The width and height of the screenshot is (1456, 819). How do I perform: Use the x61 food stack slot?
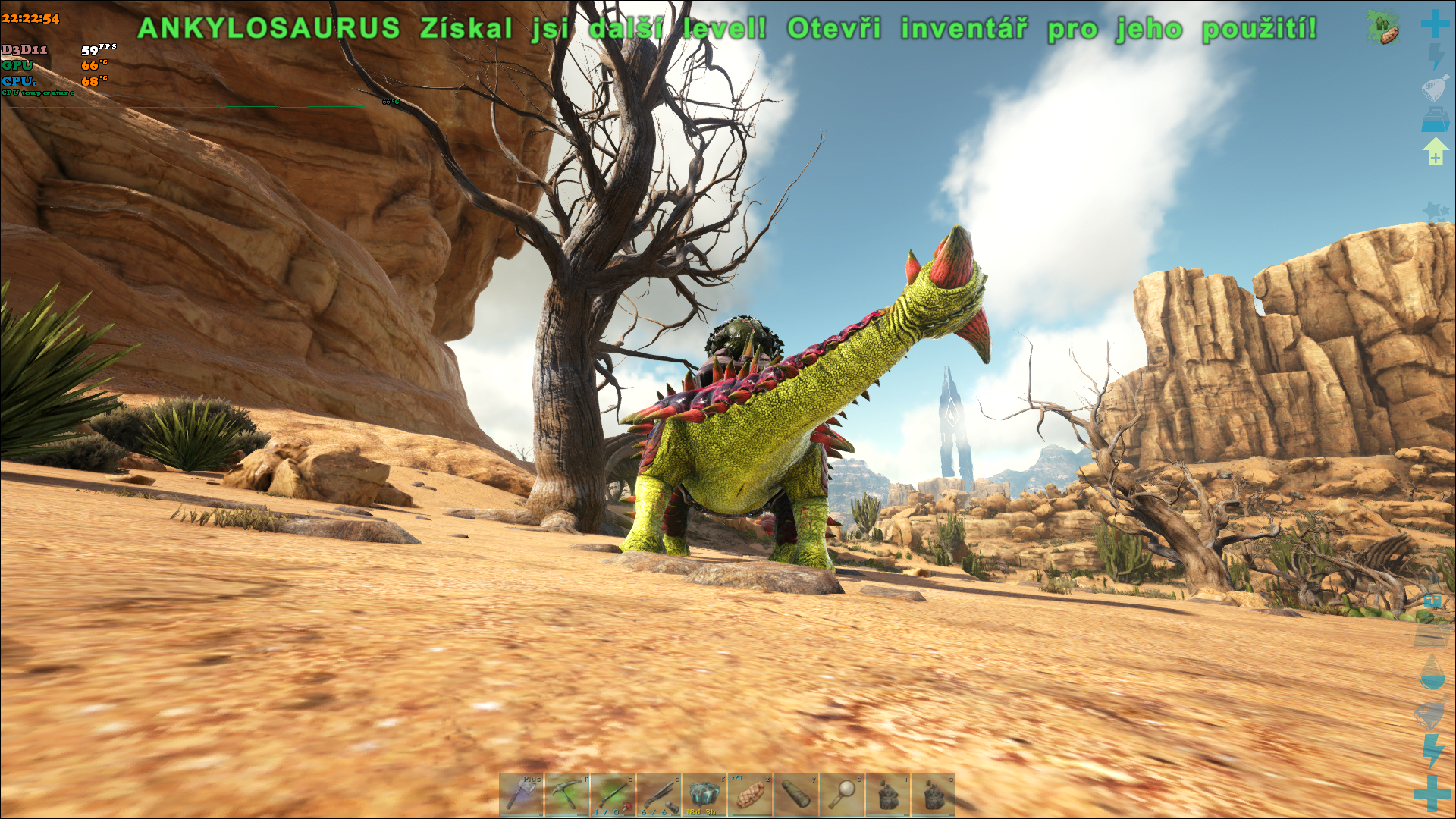pos(750,794)
